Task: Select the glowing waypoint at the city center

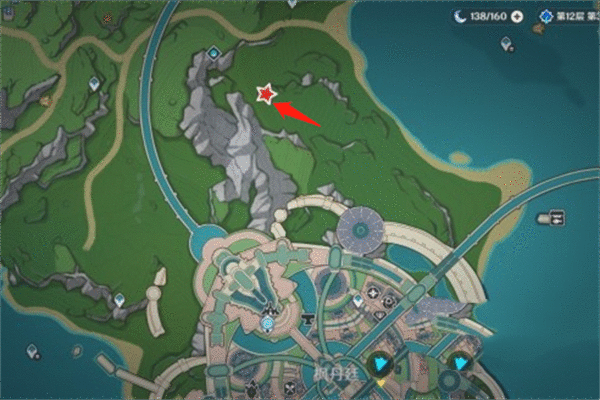Action: pos(268,323)
